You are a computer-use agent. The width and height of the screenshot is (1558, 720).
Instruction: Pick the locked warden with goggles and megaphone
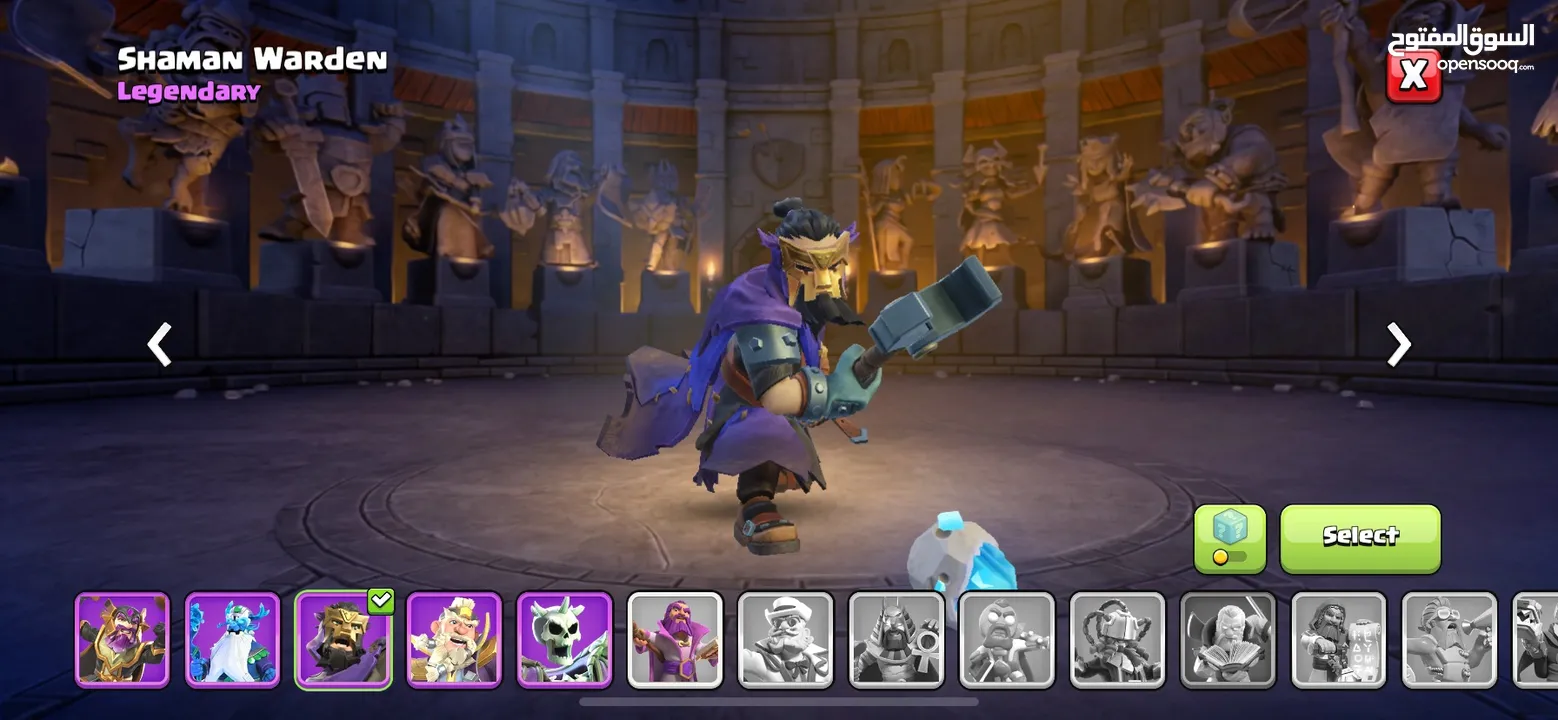coord(1449,640)
